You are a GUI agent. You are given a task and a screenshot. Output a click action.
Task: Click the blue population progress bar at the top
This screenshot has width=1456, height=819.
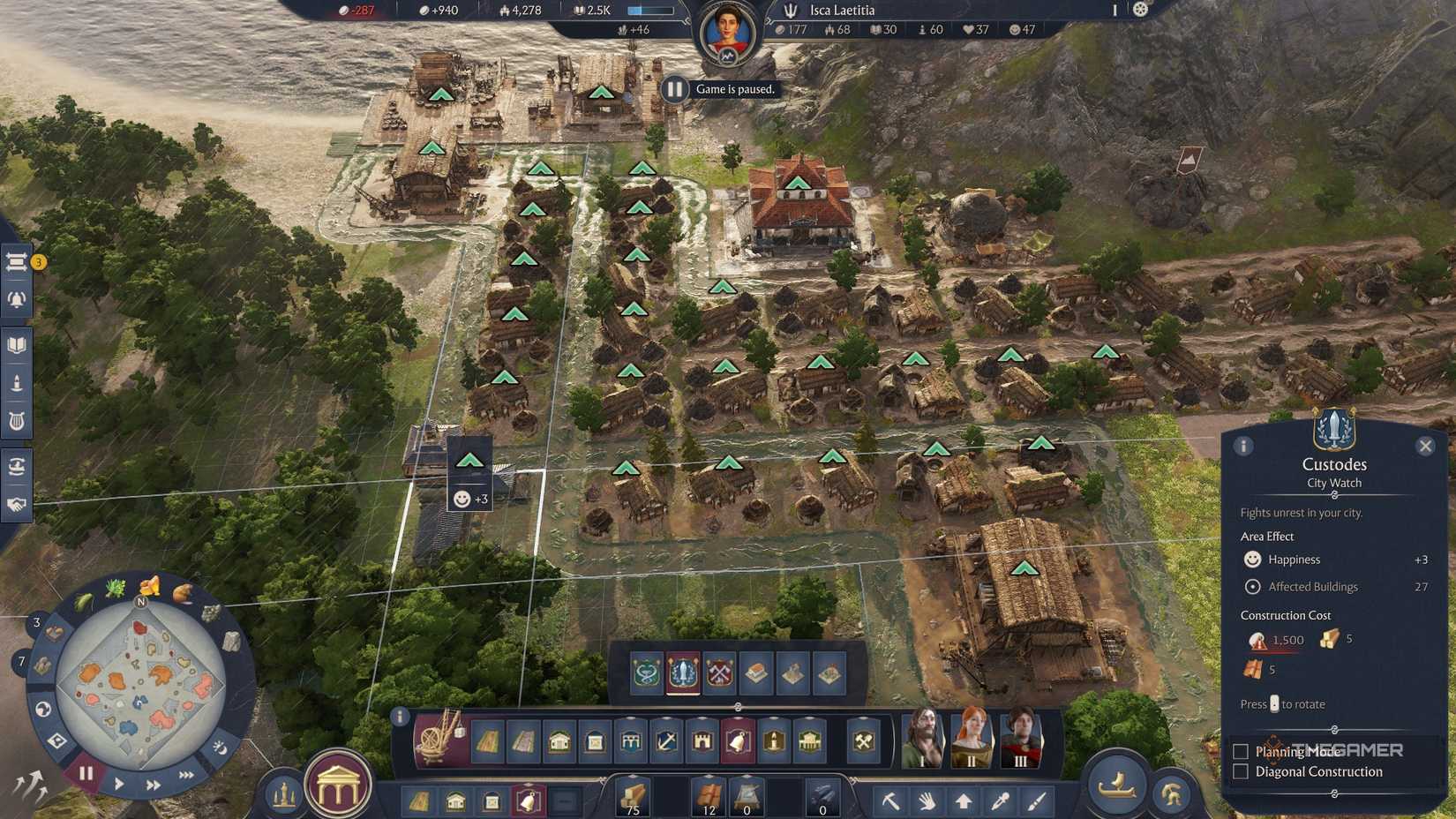click(650, 10)
